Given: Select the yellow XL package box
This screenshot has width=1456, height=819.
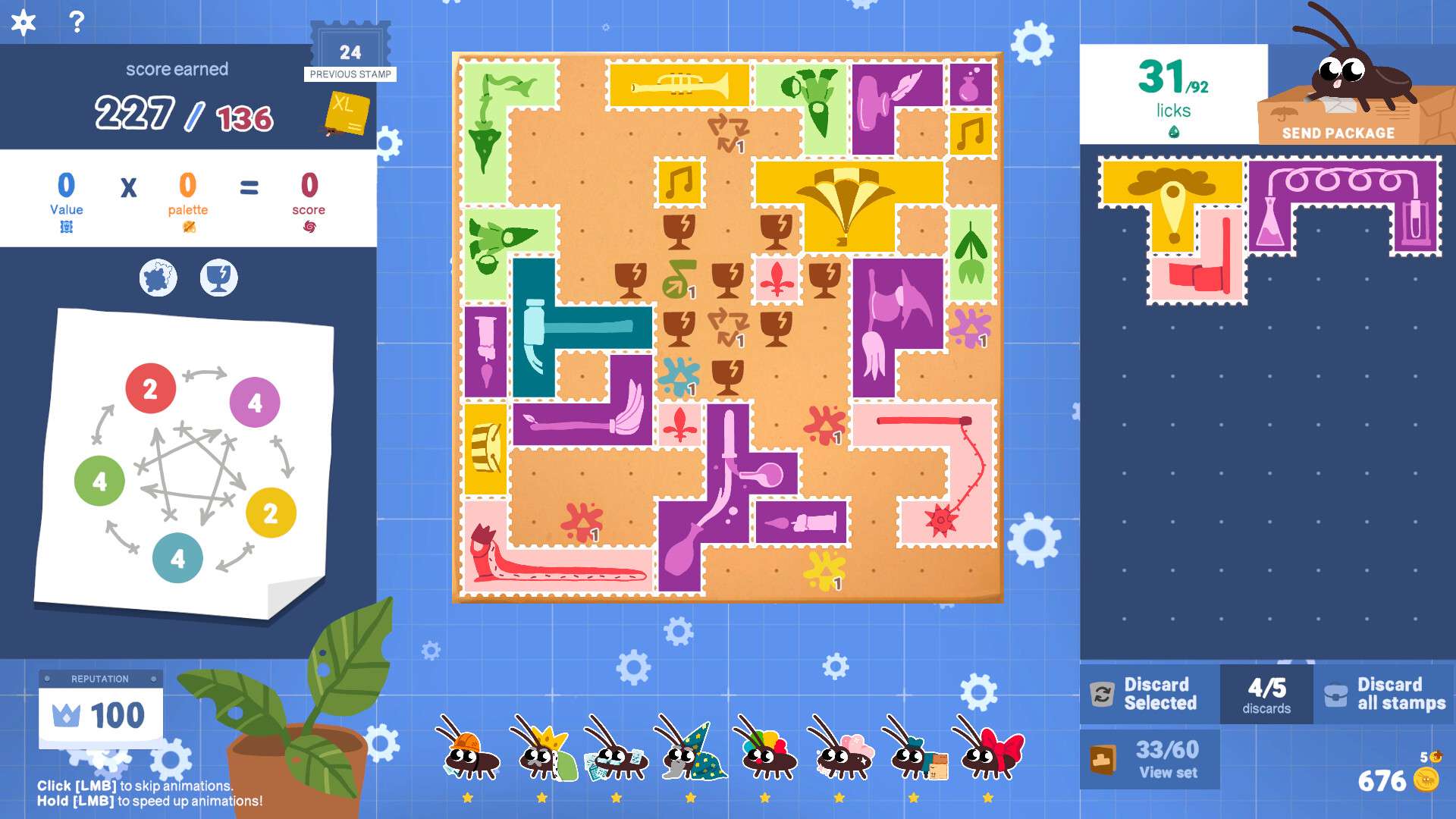Looking at the screenshot, I should (347, 114).
